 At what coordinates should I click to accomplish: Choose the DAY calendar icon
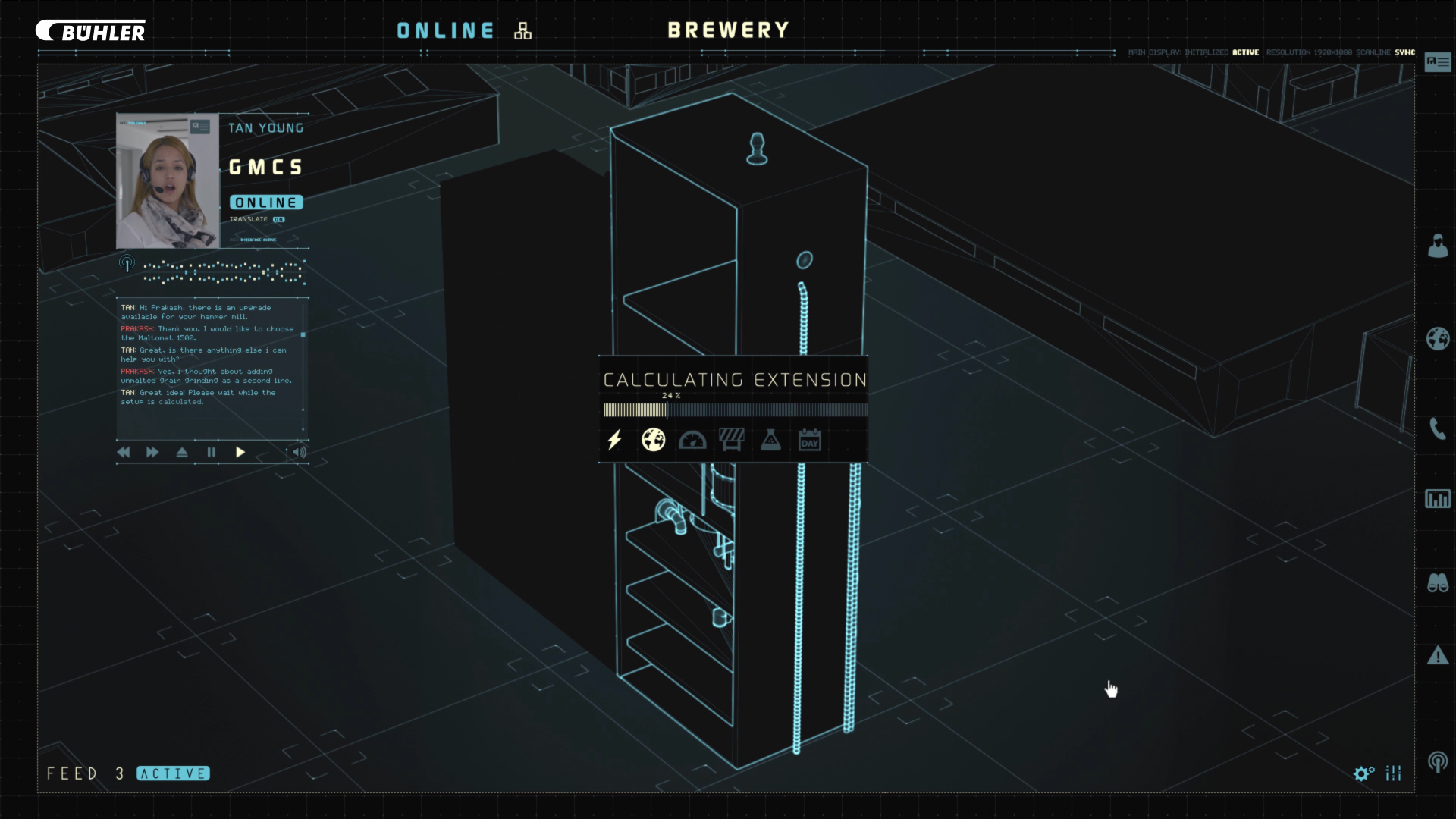(810, 440)
